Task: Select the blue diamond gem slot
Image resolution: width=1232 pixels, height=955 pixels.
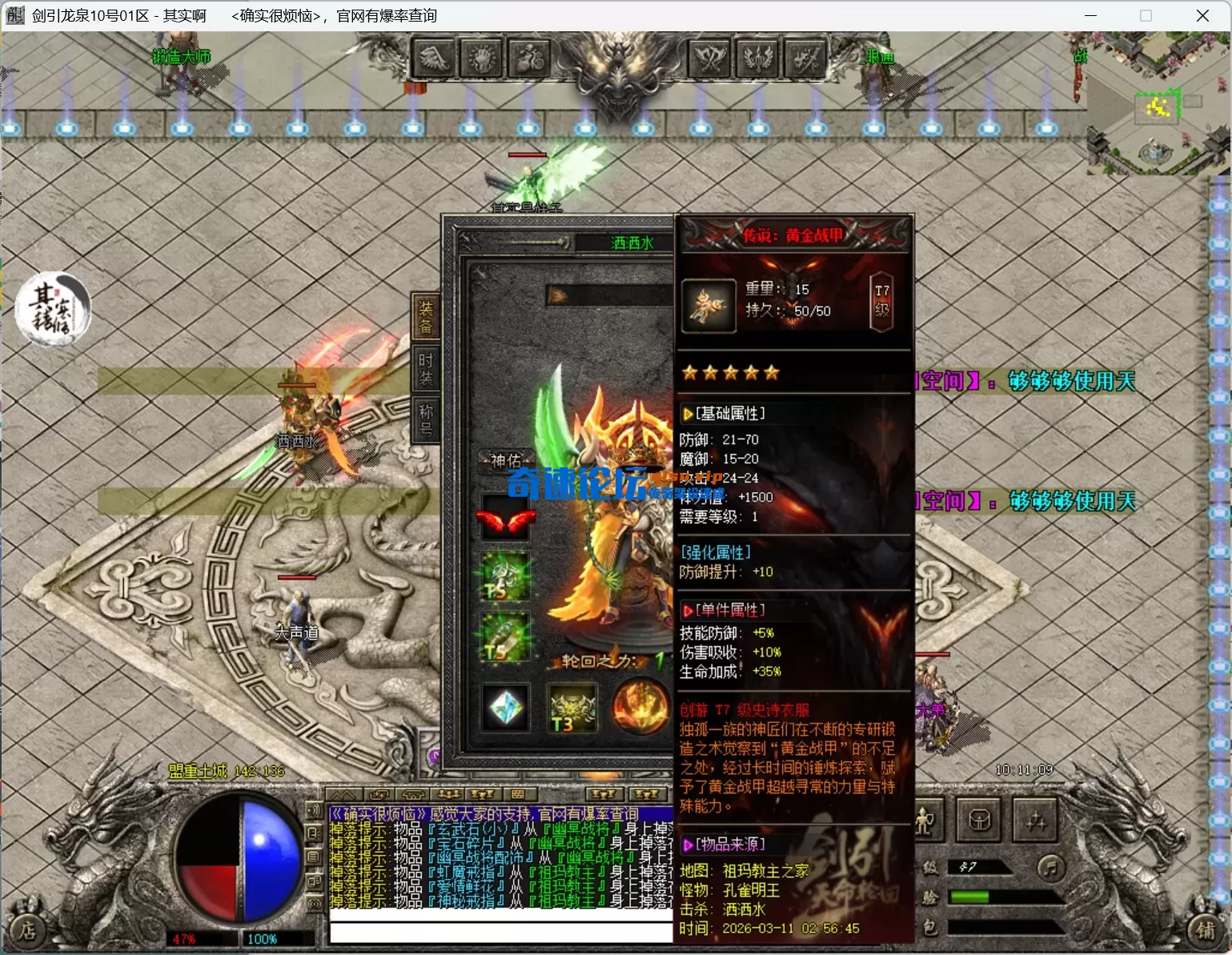Action: click(505, 708)
